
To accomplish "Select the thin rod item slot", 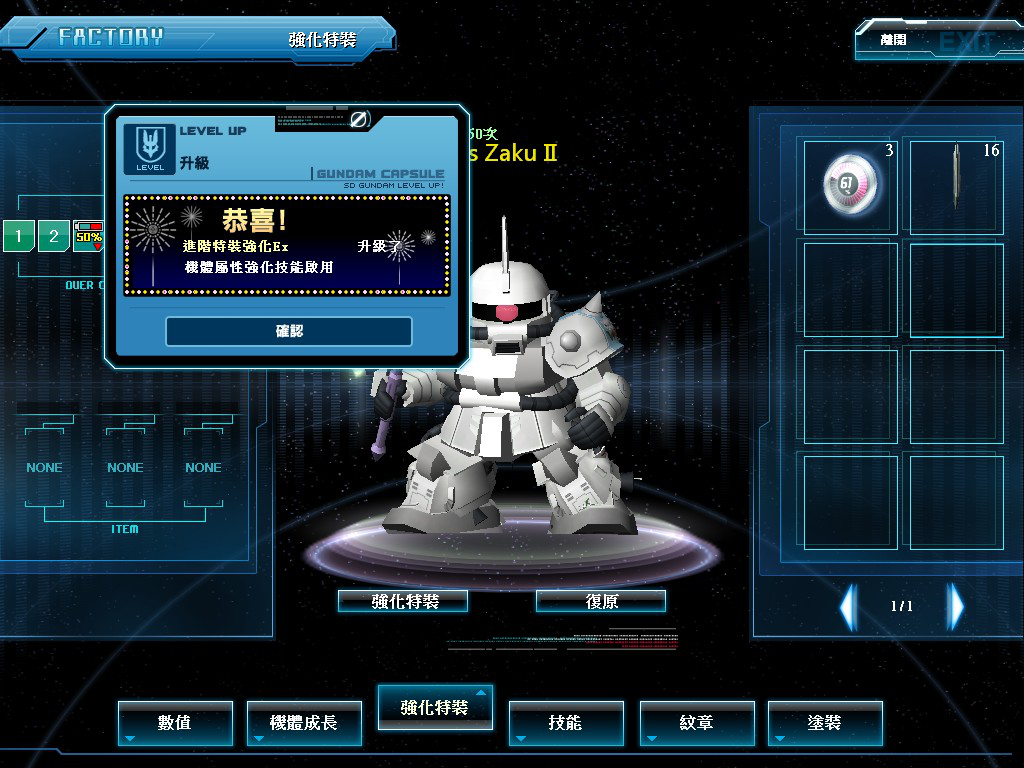I will coord(956,186).
